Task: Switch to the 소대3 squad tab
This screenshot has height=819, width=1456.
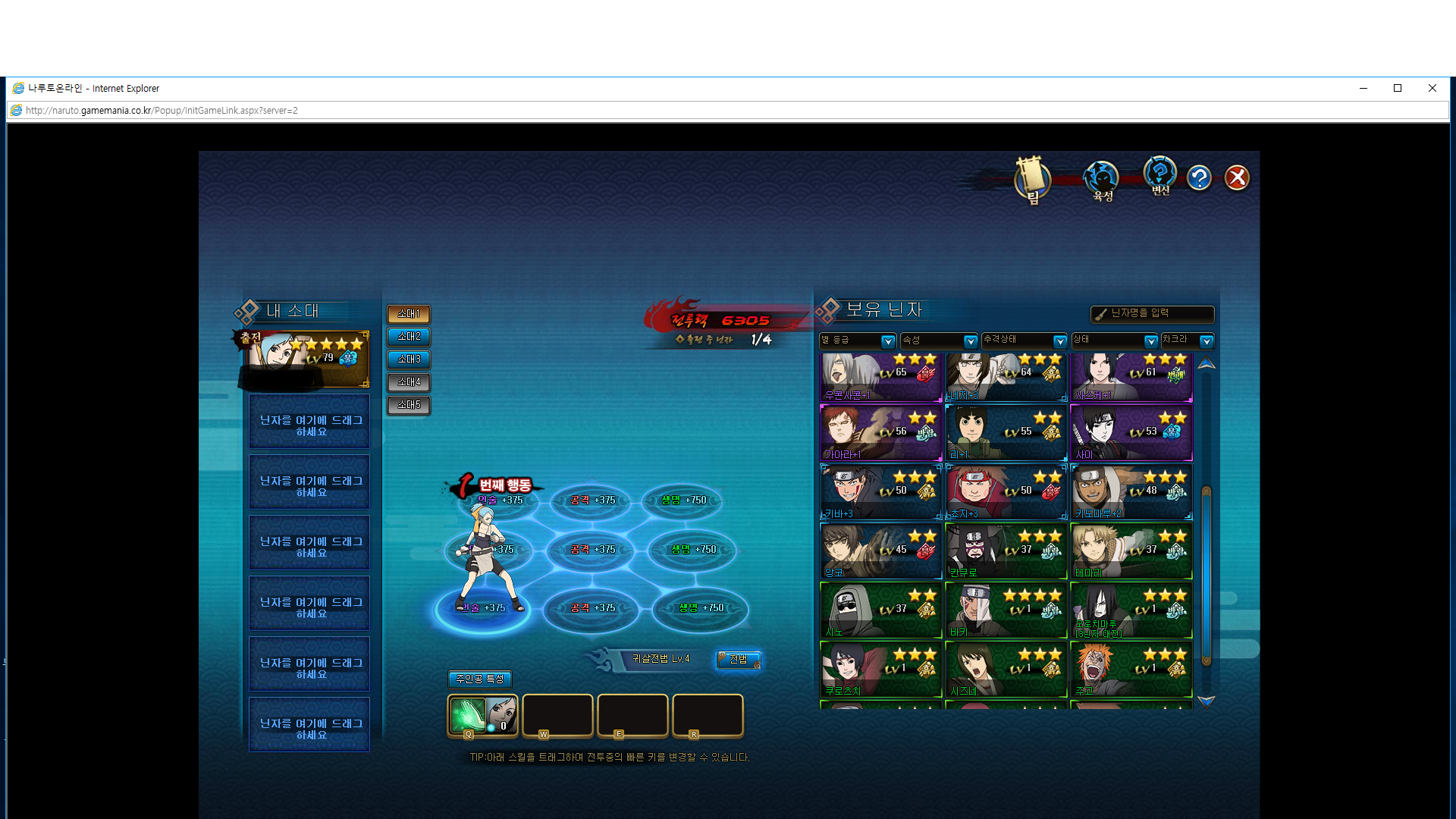Action: pyautogui.click(x=409, y=359)
